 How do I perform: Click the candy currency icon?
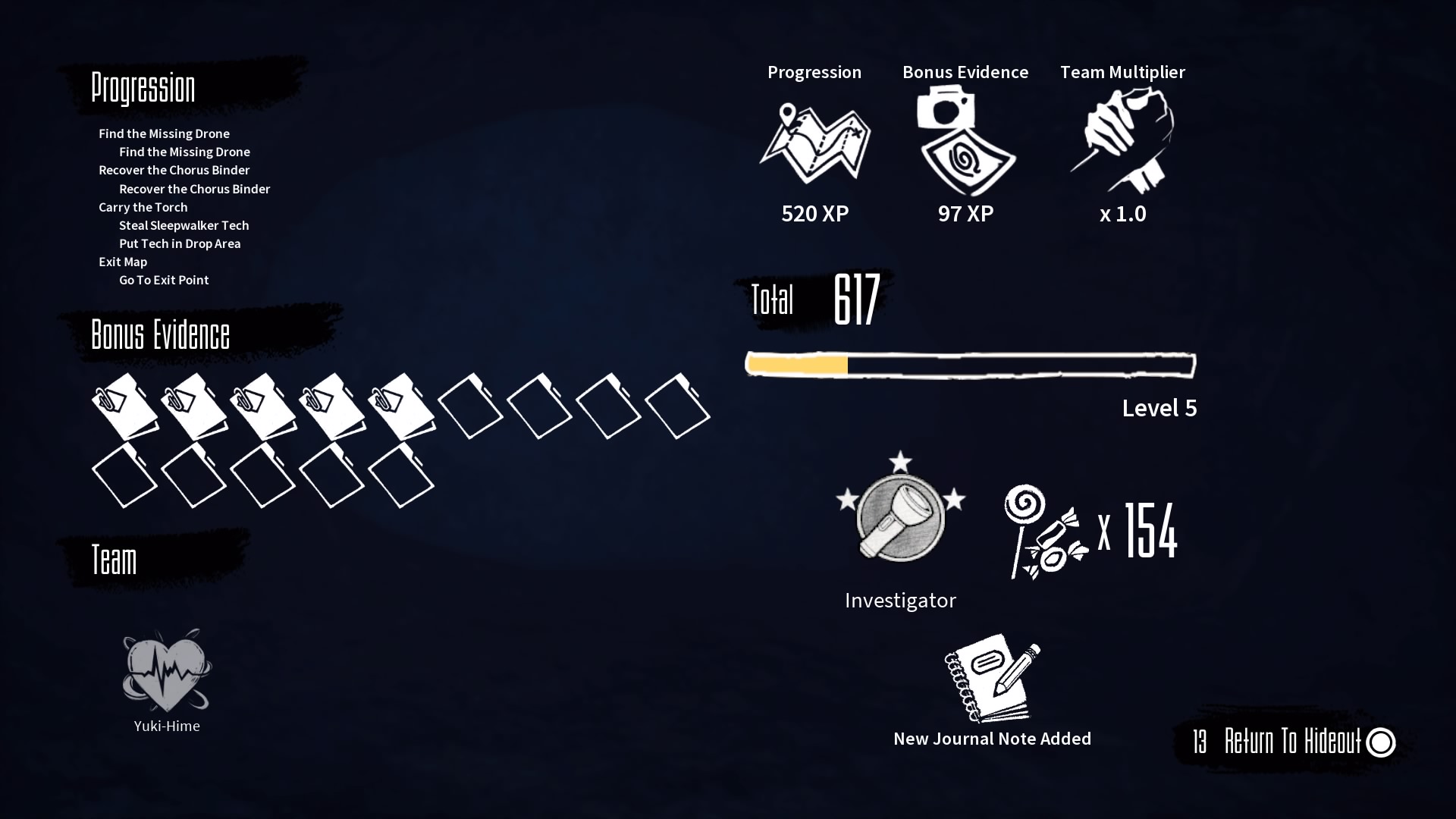coord(1046,531)
